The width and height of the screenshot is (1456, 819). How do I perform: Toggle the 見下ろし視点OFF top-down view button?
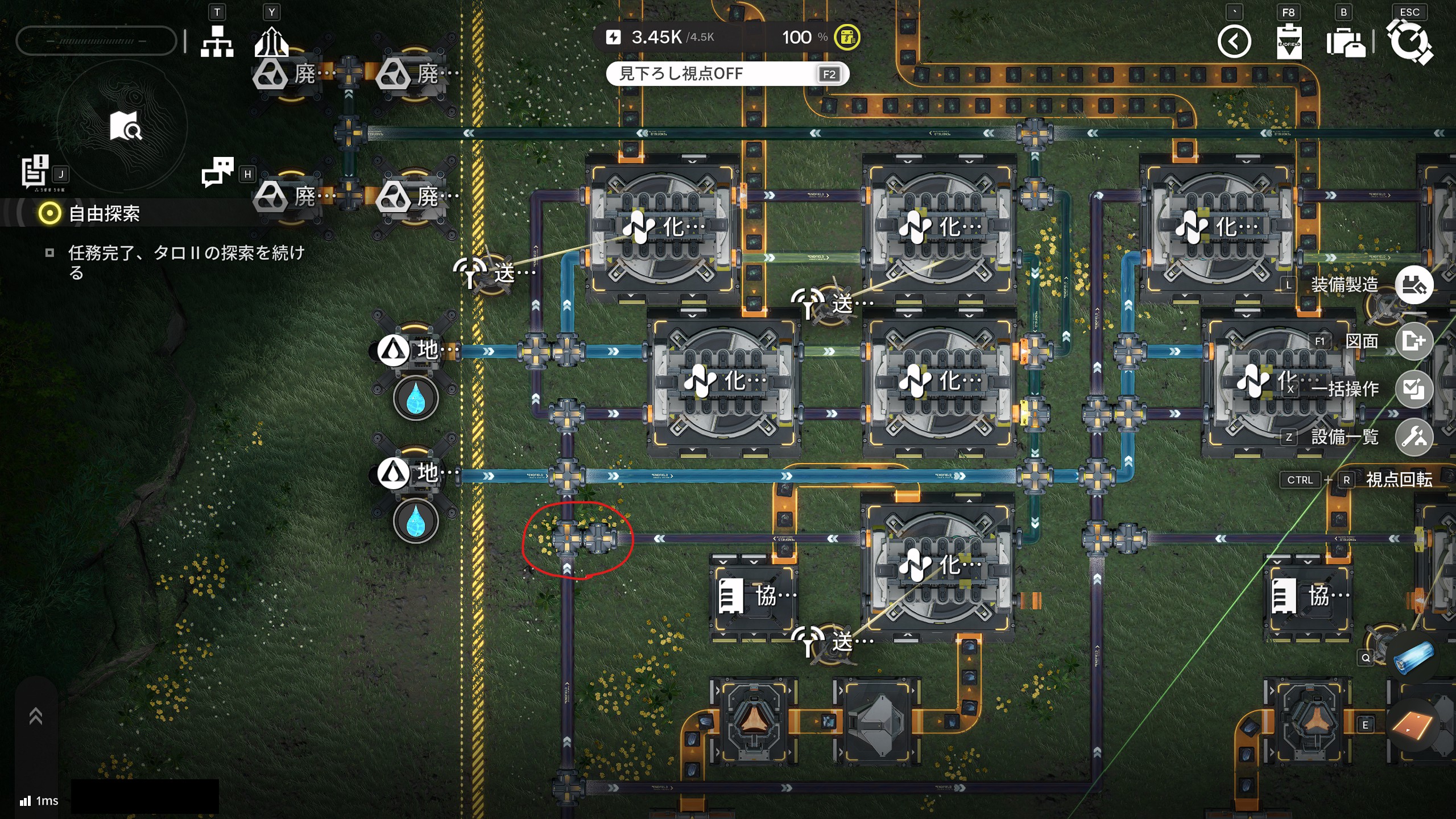pyautogui.click(x=727, y=74)
